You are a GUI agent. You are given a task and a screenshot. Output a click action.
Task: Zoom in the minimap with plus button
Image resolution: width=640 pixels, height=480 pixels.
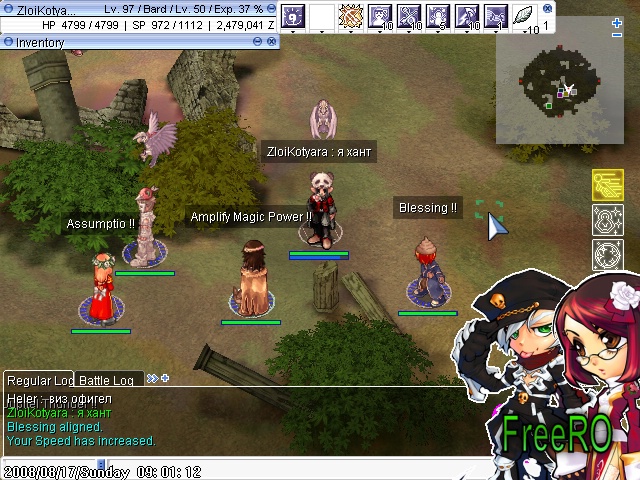[x=617, y=22]
